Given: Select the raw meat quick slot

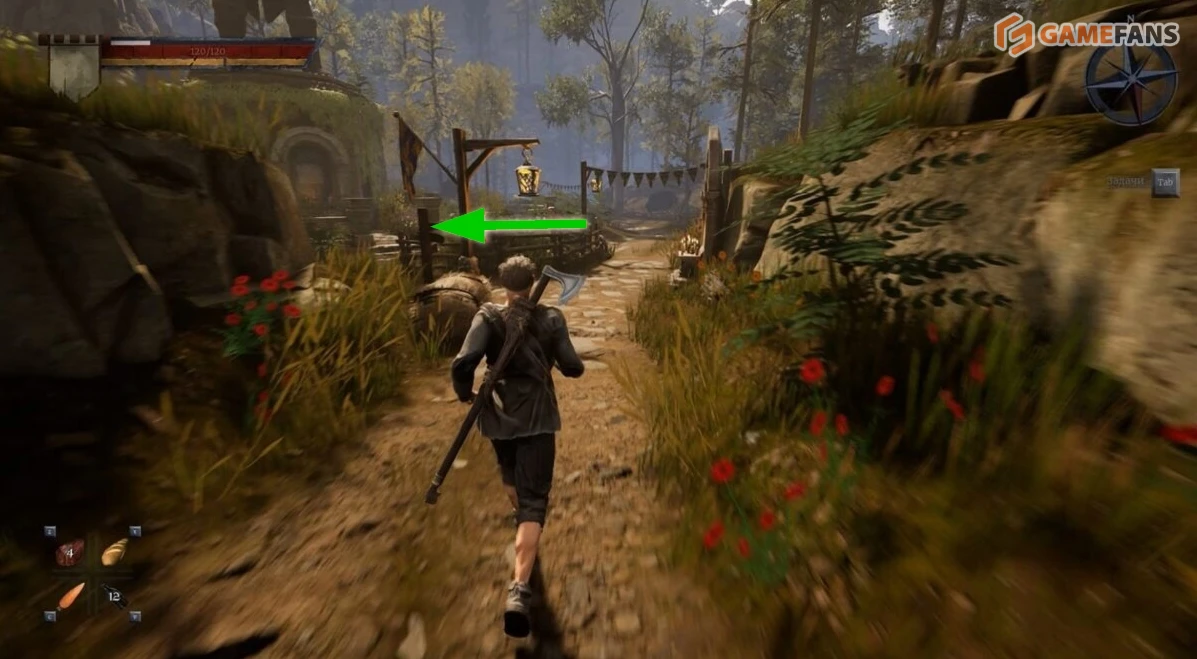Looking at the screenshot, I should [x=70, y=552].
